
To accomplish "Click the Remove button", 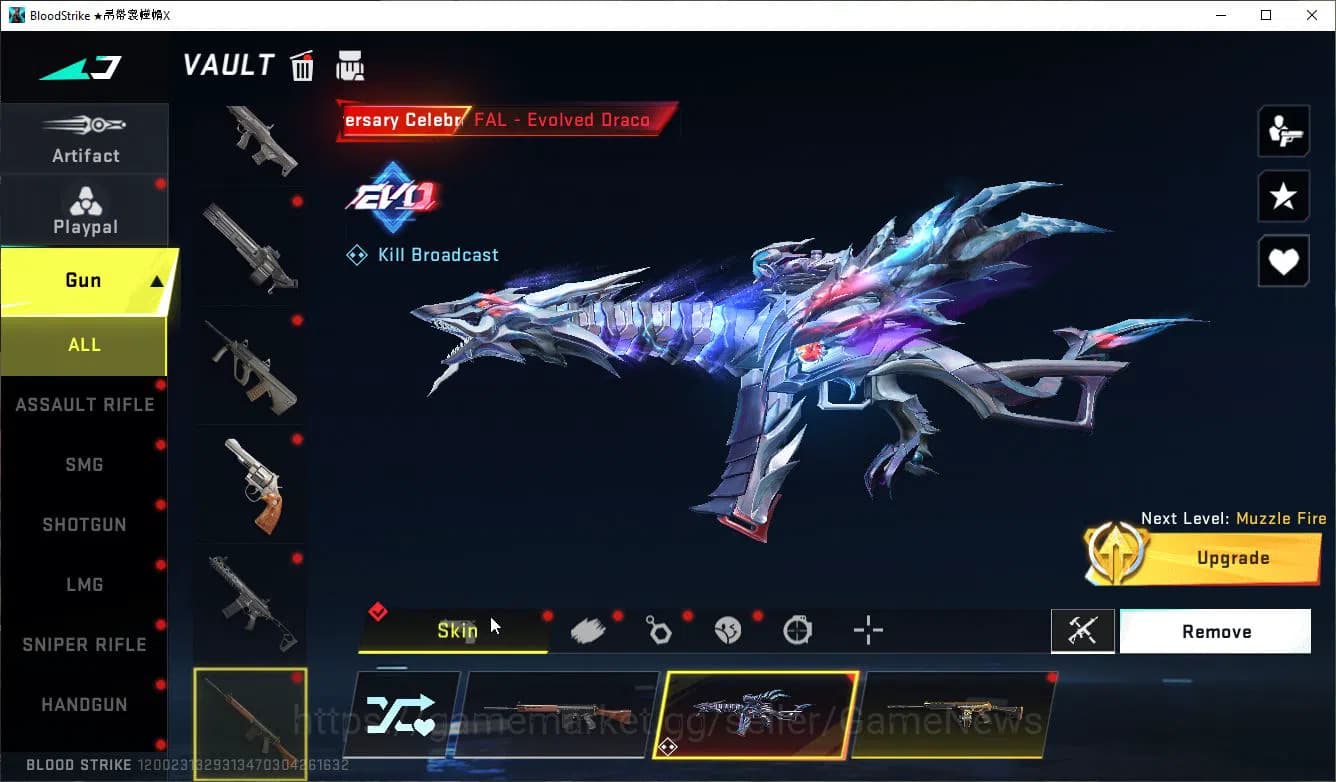I will point(1215,631).
